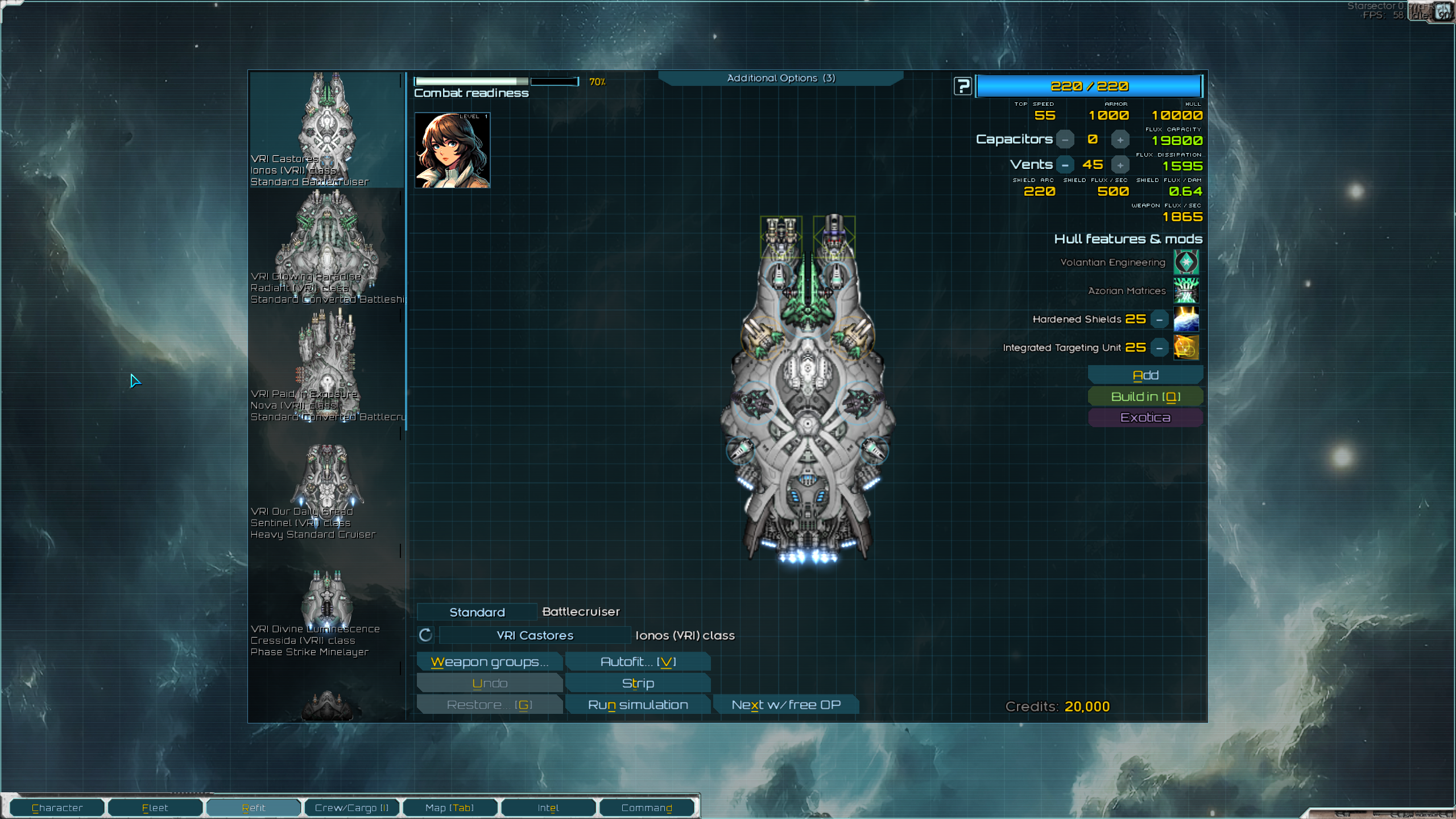The image size is (1456, 819).
Task: Expand Additional Options panel
Action: click(x=781, y=78)
